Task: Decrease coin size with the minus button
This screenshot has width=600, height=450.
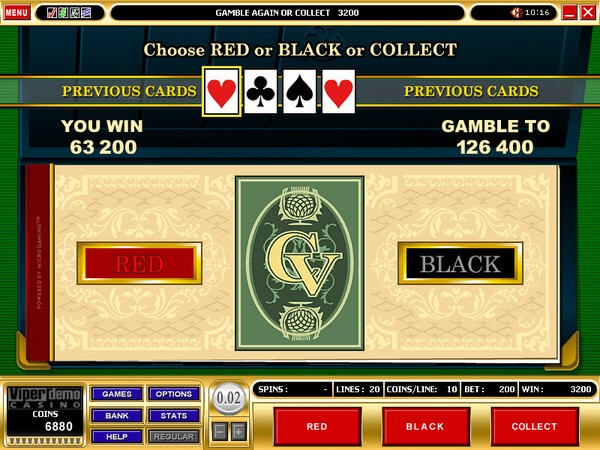Action: click(220, 431)
